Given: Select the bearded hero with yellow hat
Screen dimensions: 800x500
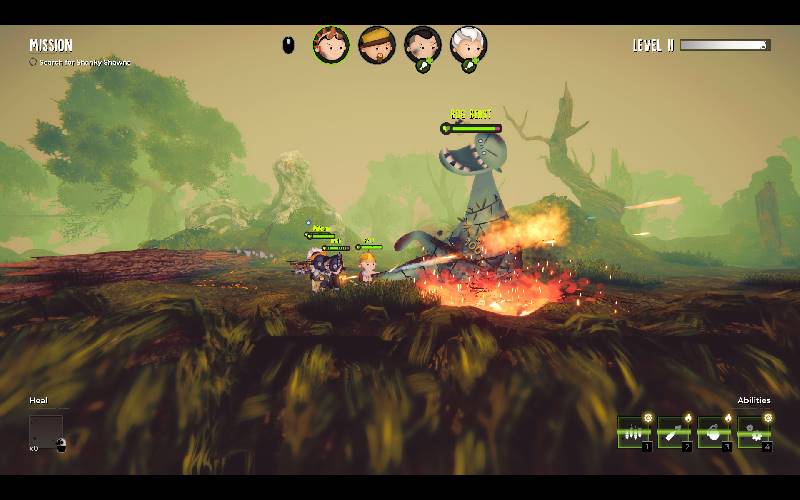Looking at the screenshot, I should pos(377,44).
